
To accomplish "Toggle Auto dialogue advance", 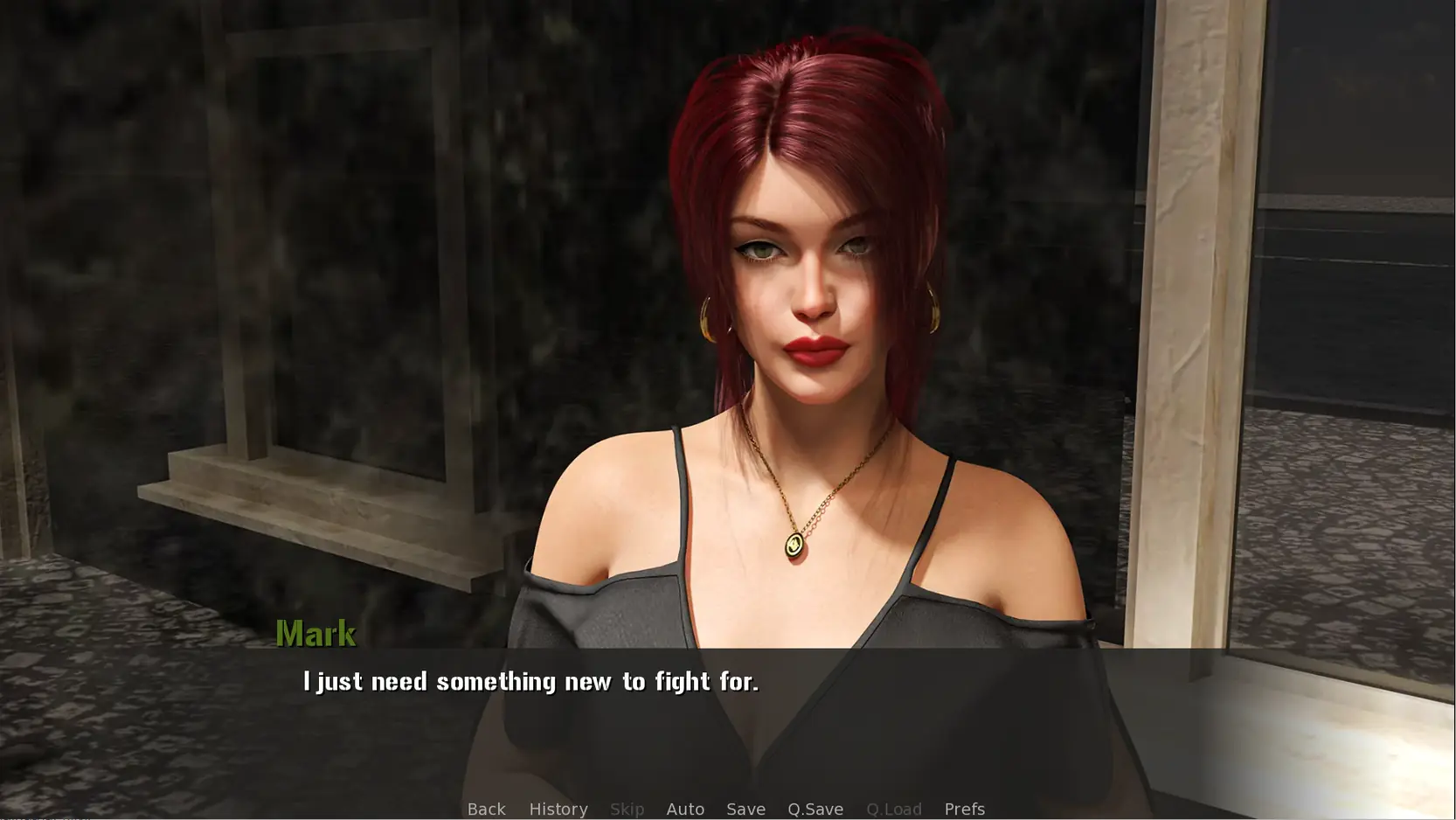I will click(685, 809).
